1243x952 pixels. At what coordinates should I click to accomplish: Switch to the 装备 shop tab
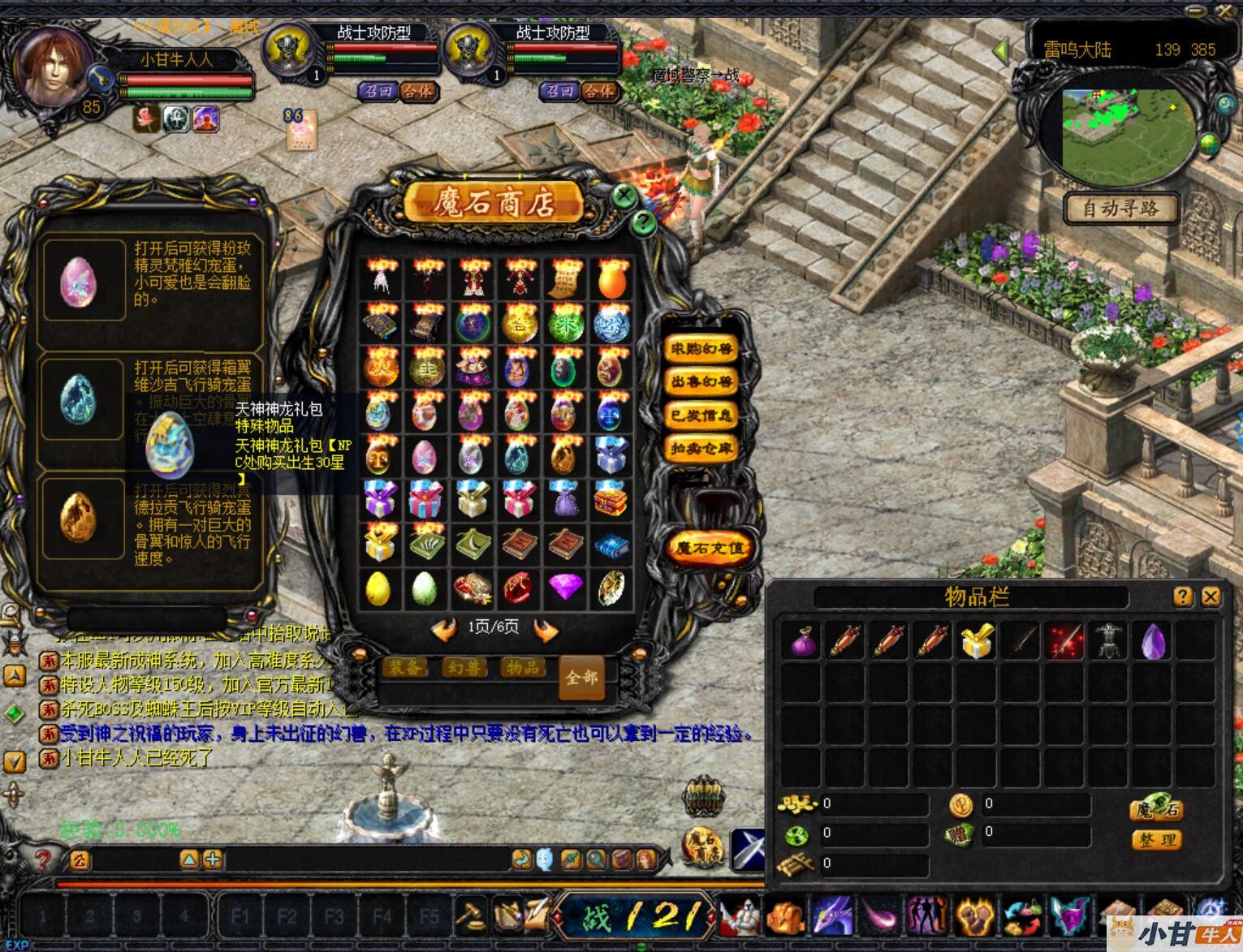click(404, 668)
